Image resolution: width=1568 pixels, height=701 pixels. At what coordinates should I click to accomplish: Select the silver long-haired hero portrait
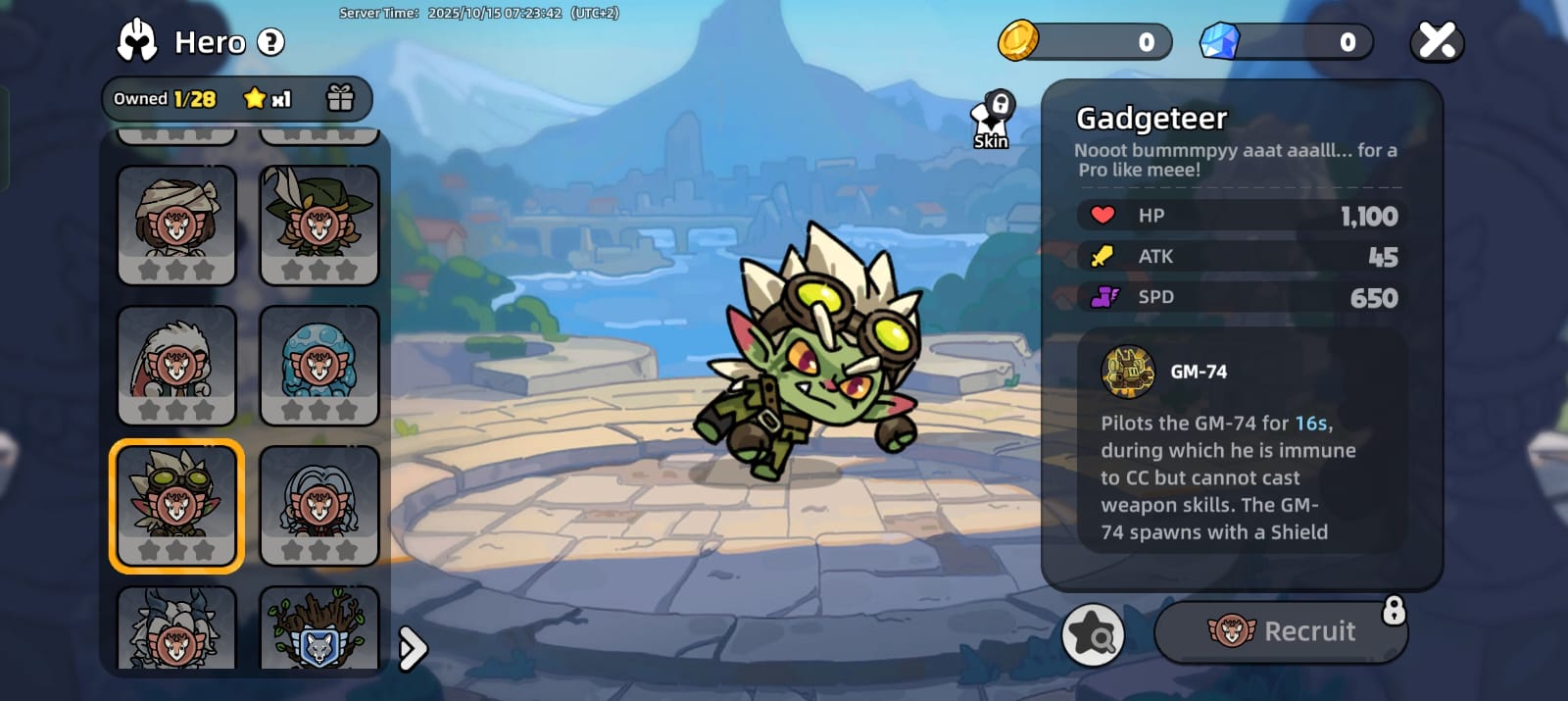click(x=319, y=505)
